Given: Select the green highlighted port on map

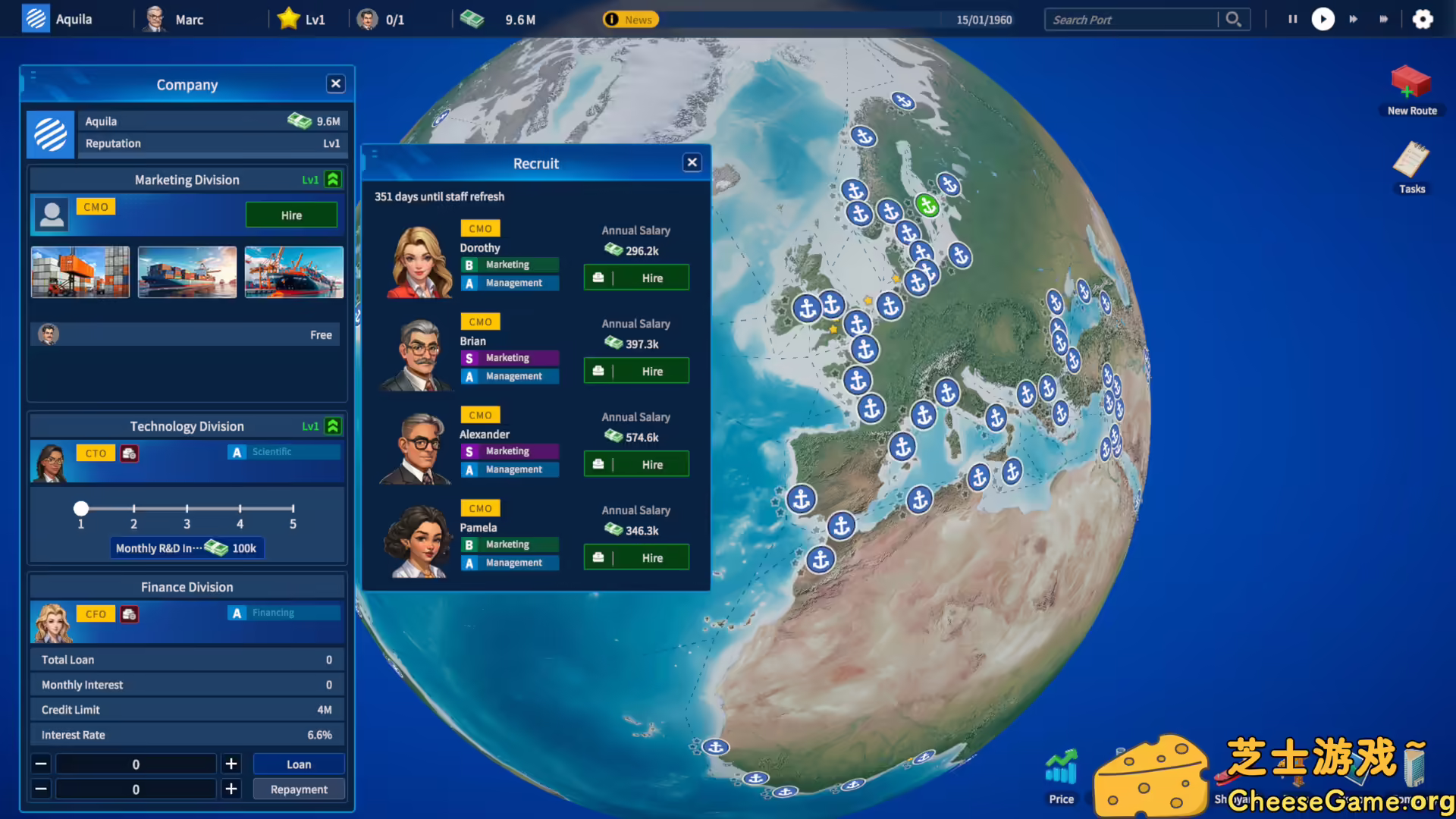Looking at the screenshot, I should tap(928, 204).
